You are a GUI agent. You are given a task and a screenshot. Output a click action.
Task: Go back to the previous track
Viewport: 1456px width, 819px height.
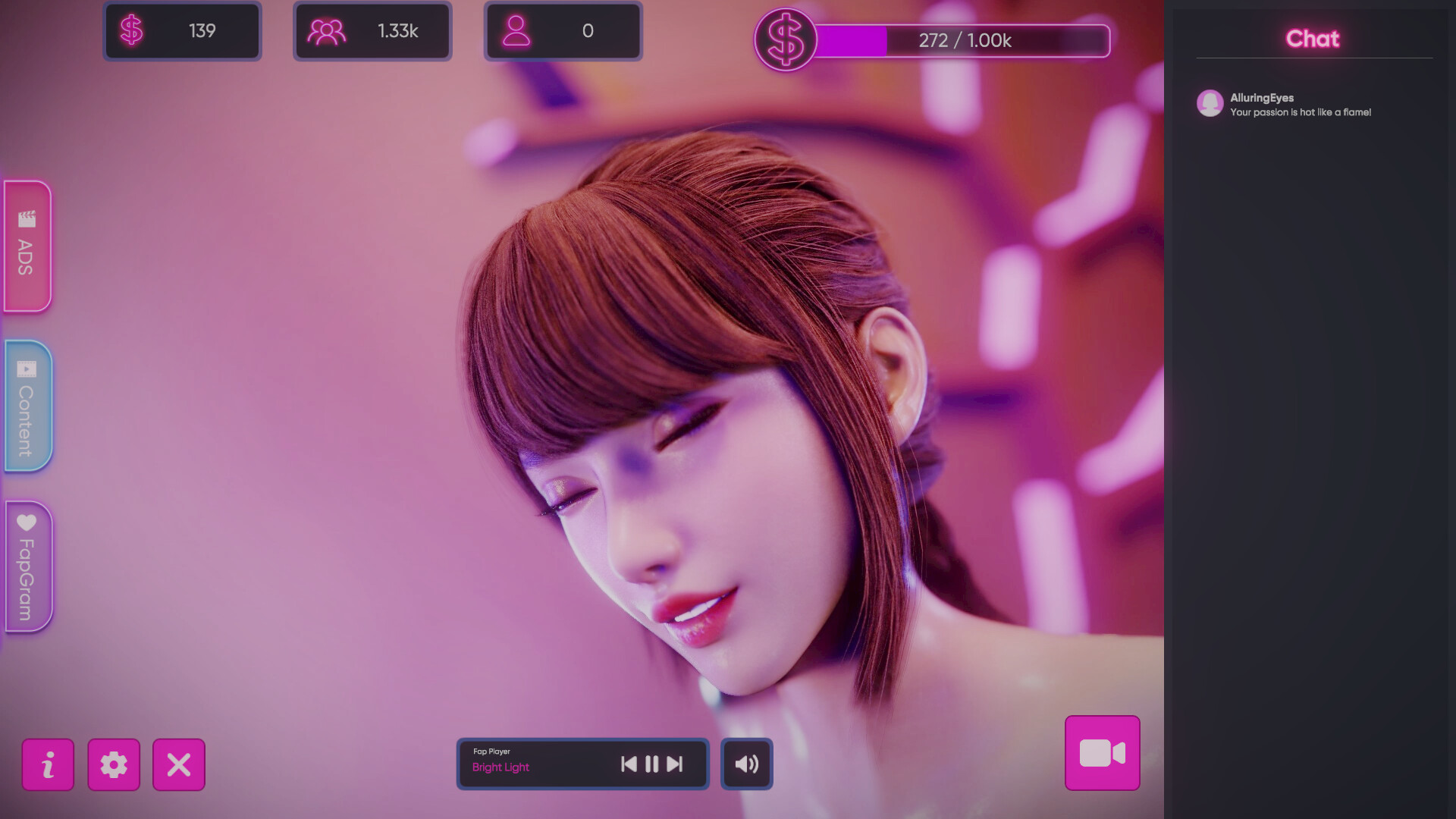(x=627, y=764)
